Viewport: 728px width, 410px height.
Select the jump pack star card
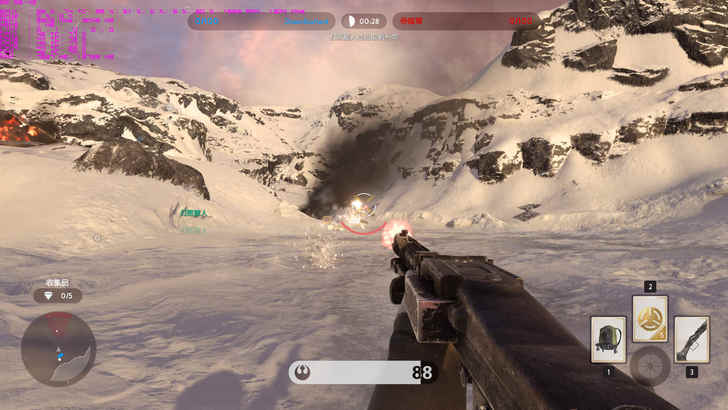[608, 339]
